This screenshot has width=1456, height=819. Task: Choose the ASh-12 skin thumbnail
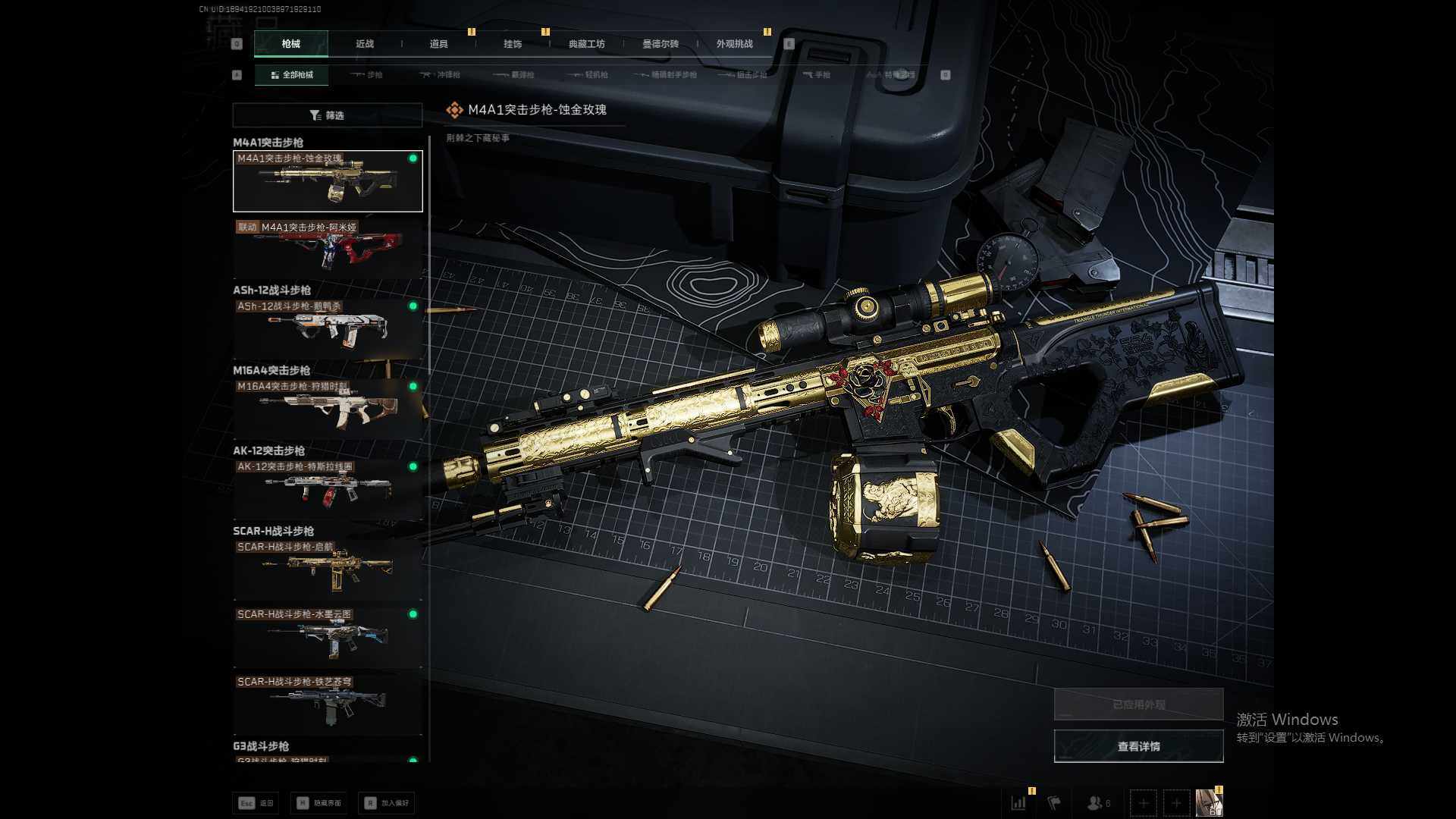coord(328,329)
